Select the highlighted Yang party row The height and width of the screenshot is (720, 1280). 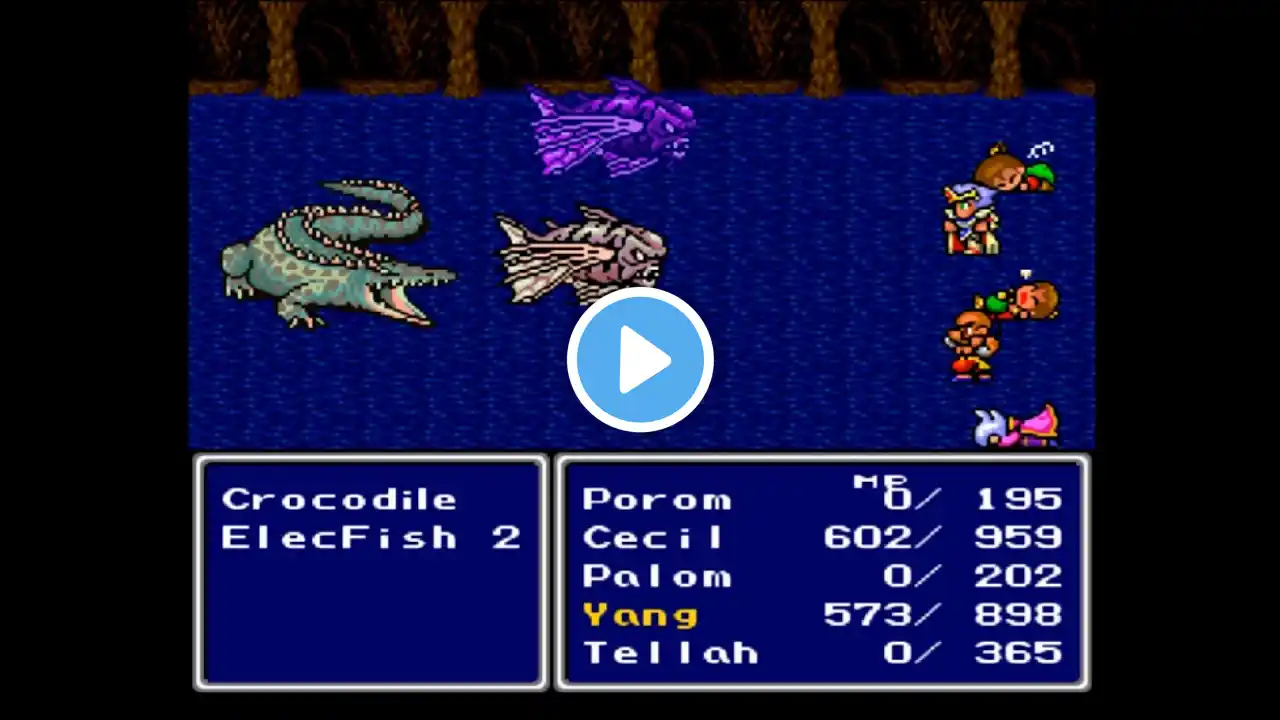coord(640,615)
